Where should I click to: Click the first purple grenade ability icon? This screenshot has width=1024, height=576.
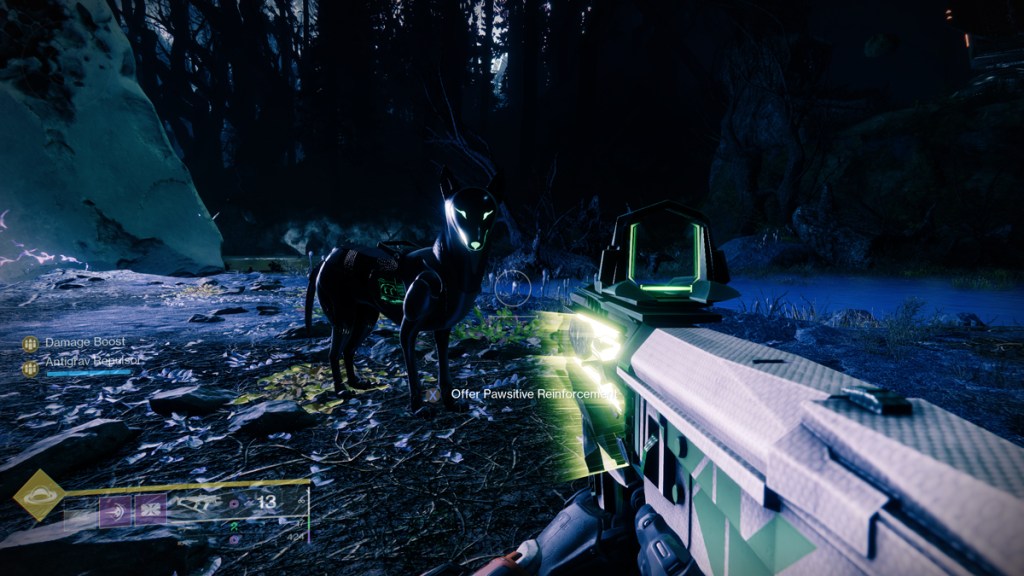click(115, 511)
